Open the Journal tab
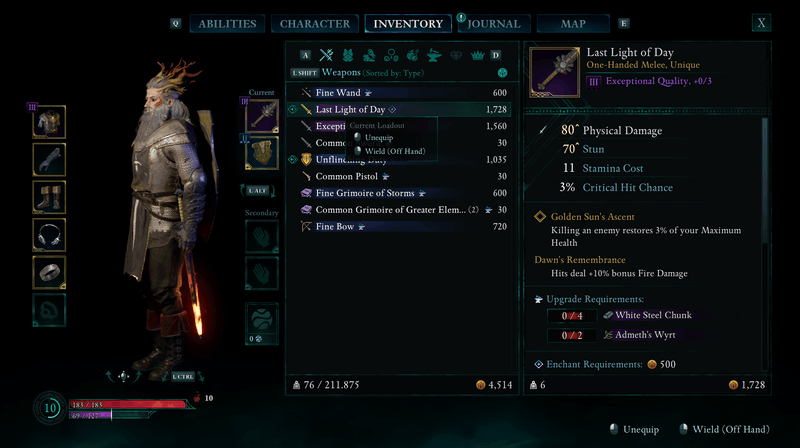 coord(494,24)
